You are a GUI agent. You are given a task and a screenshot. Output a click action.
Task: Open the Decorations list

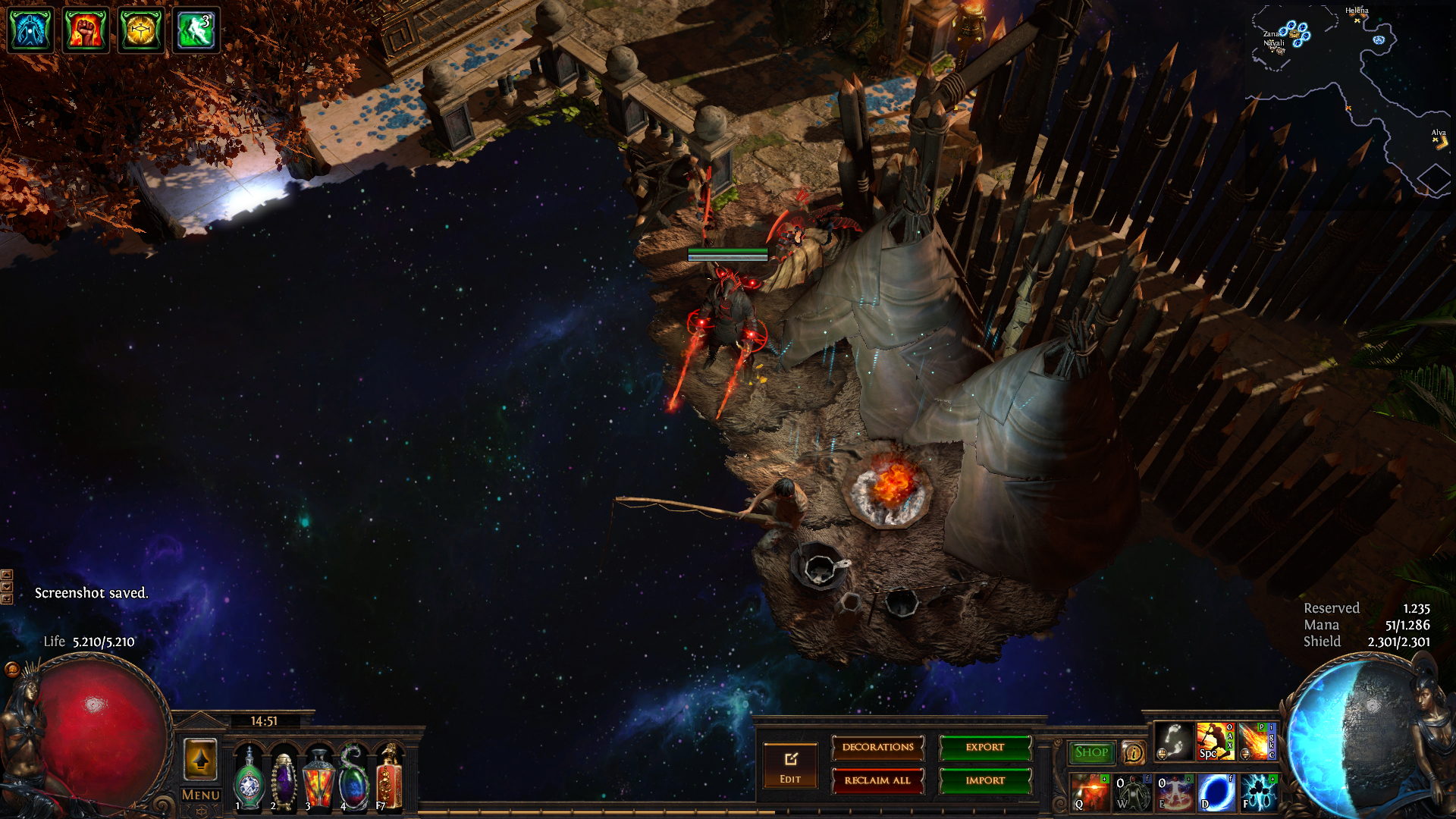(877, 748)
